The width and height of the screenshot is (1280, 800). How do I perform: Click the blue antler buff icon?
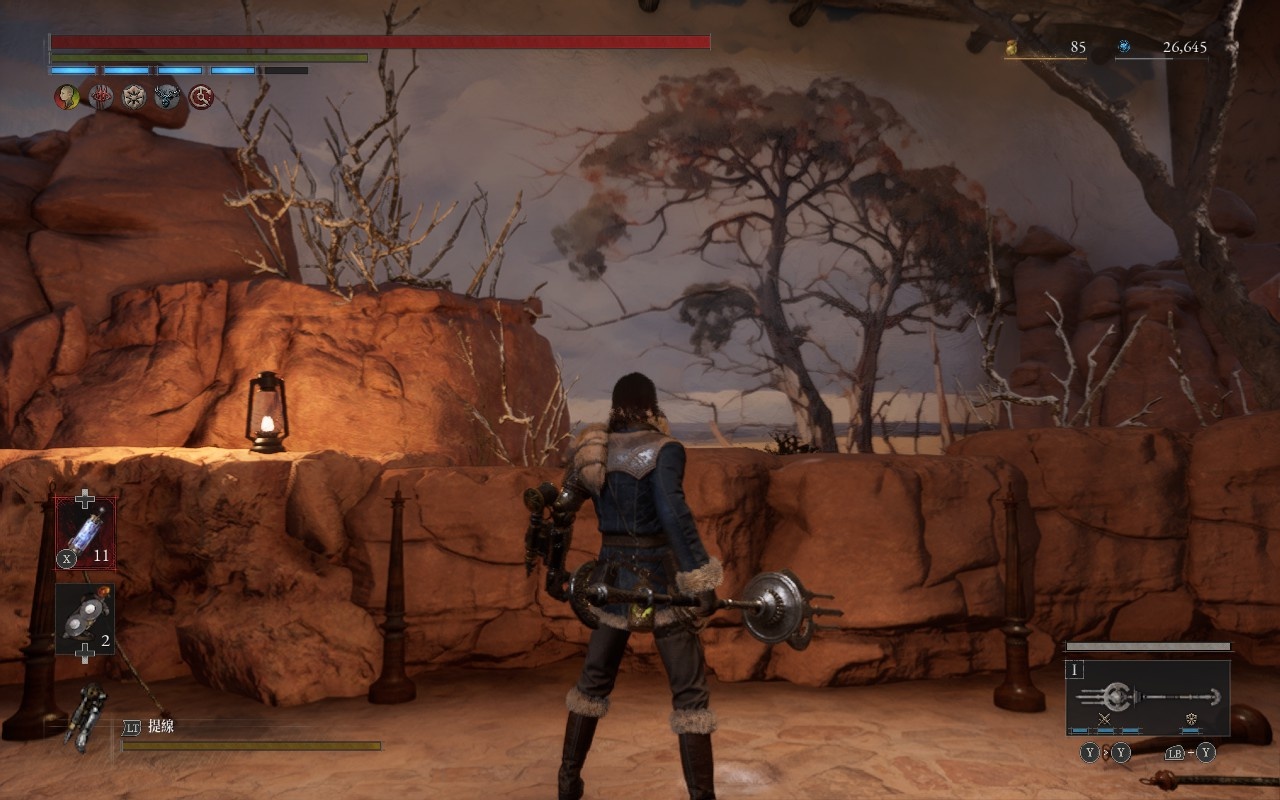click(x=167, y=97)
